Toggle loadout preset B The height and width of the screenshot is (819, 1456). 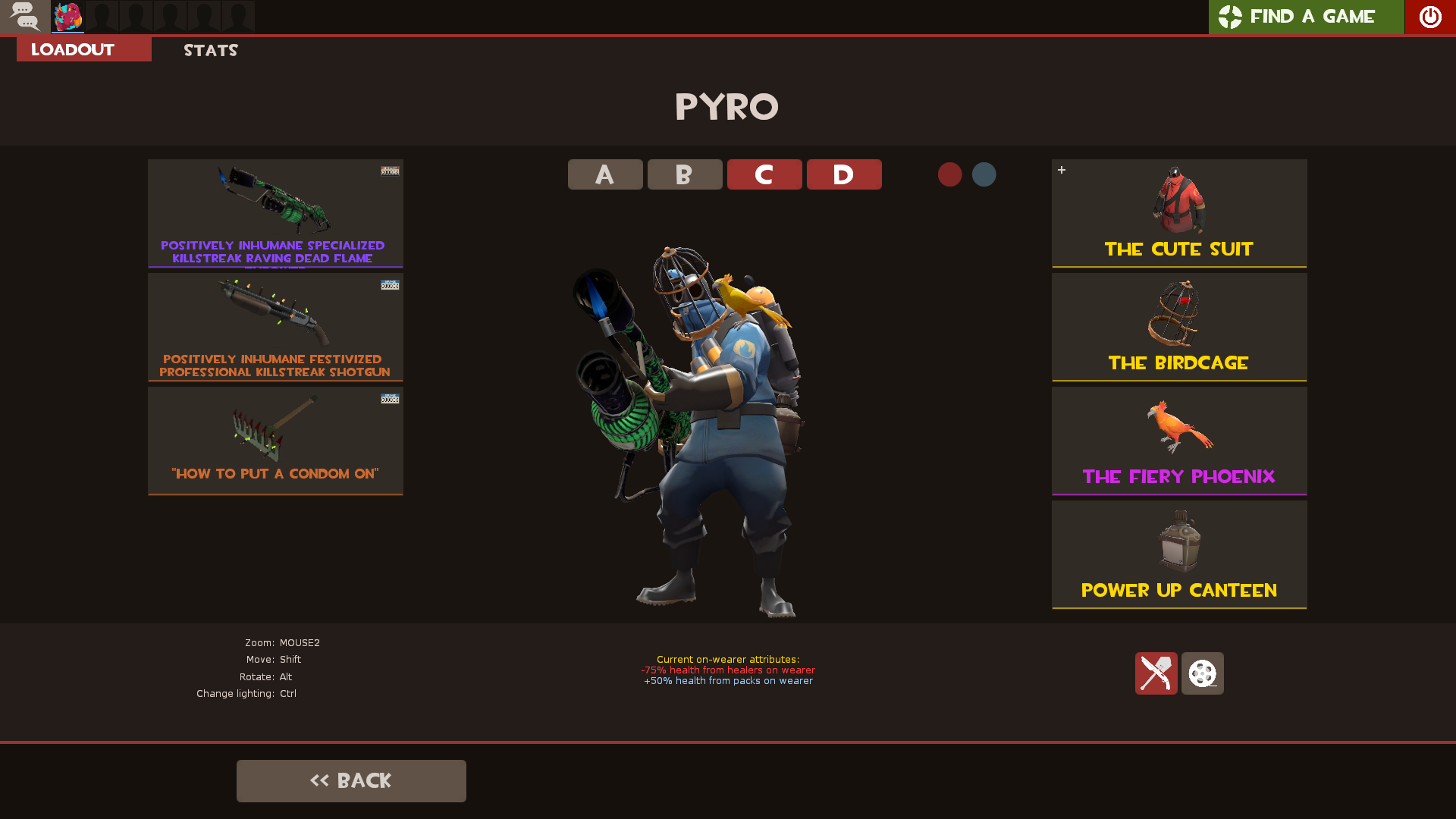coord(684,174)
